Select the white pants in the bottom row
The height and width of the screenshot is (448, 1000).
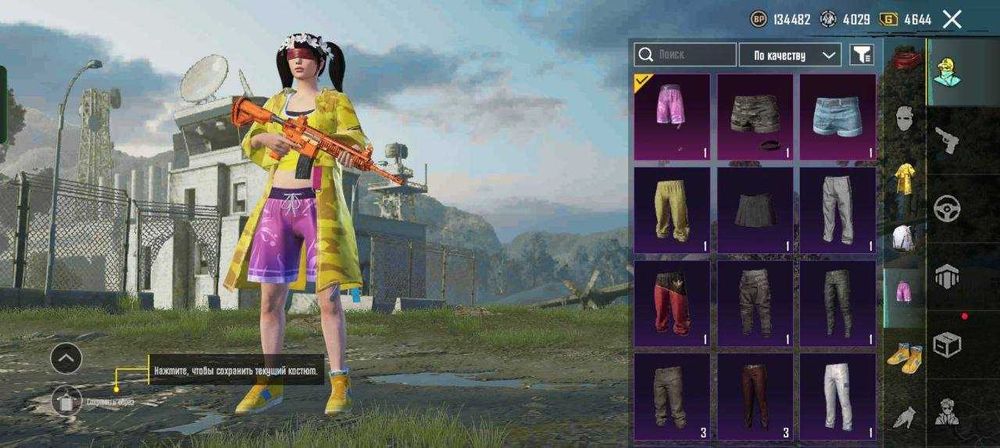click(x=838, y=396)
